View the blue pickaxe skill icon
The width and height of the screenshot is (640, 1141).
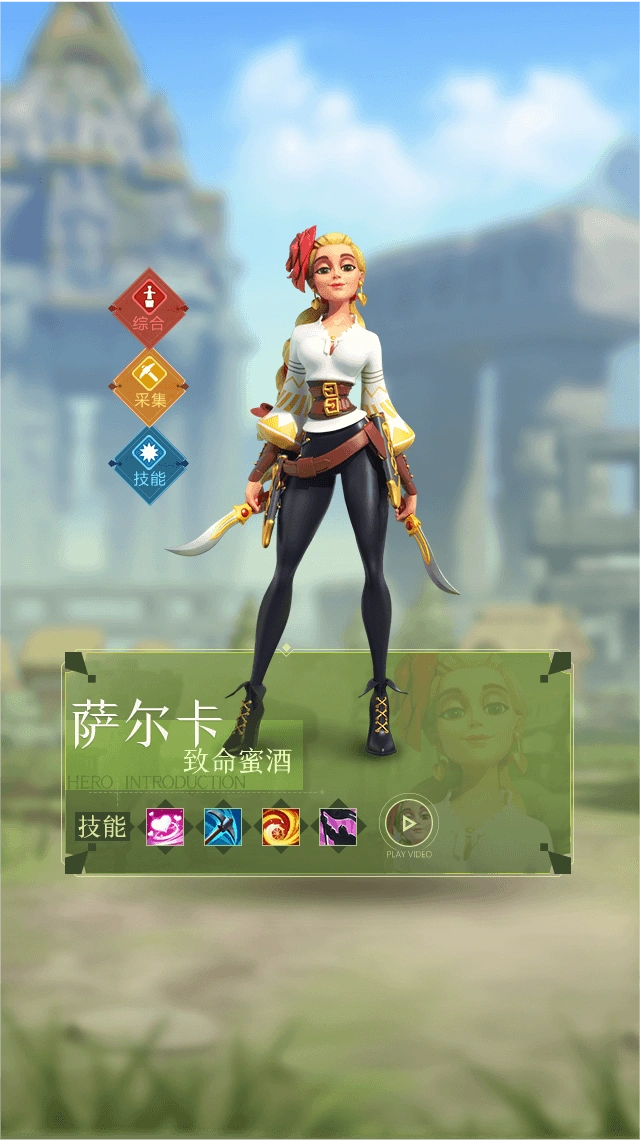coord(223,827)
